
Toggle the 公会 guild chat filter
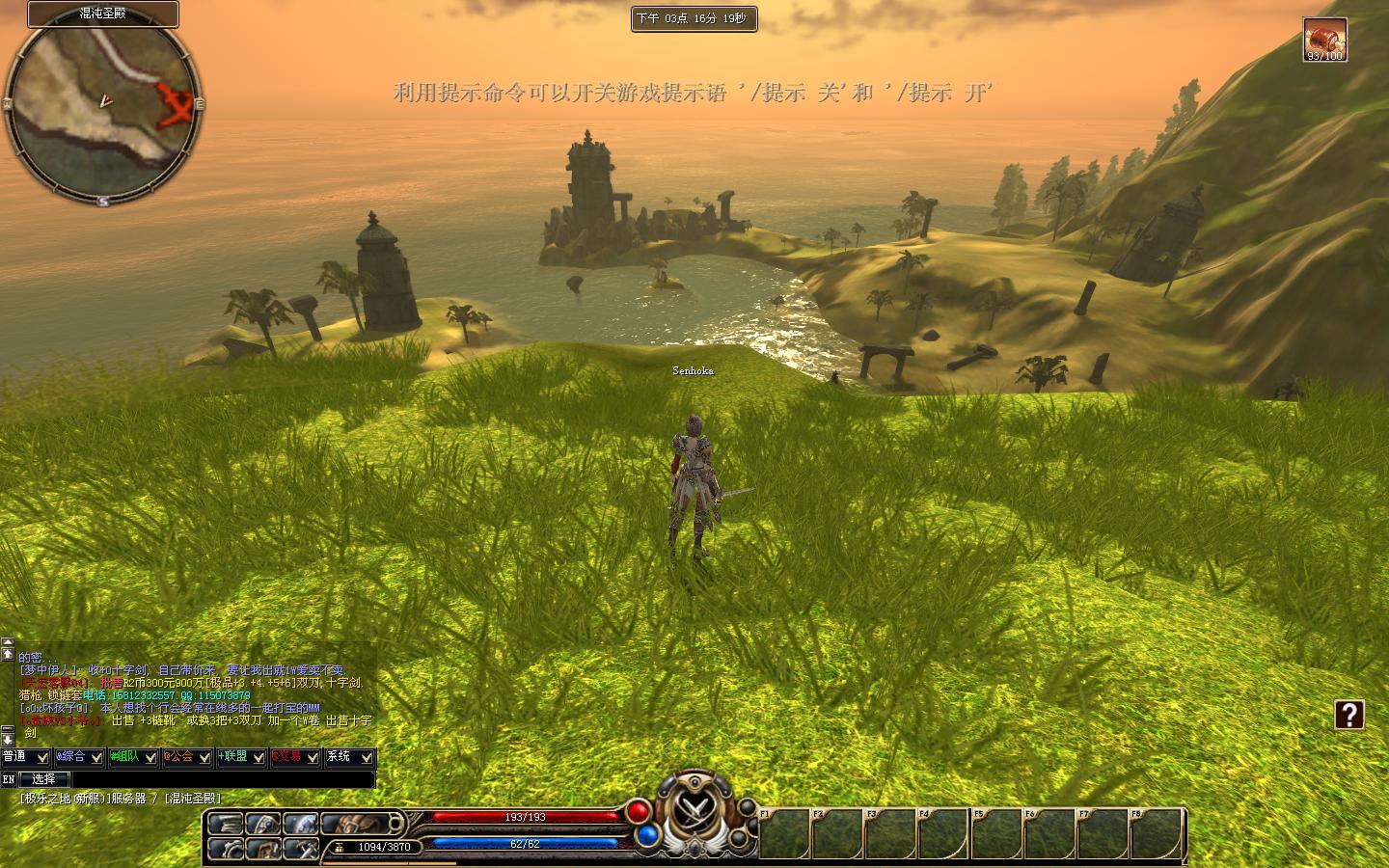(186, 757)
